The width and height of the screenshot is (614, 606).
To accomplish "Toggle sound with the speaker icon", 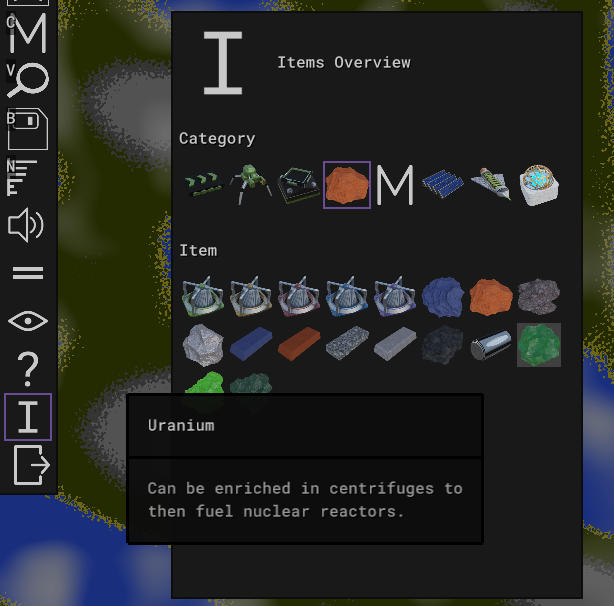I will pos(27,225).
